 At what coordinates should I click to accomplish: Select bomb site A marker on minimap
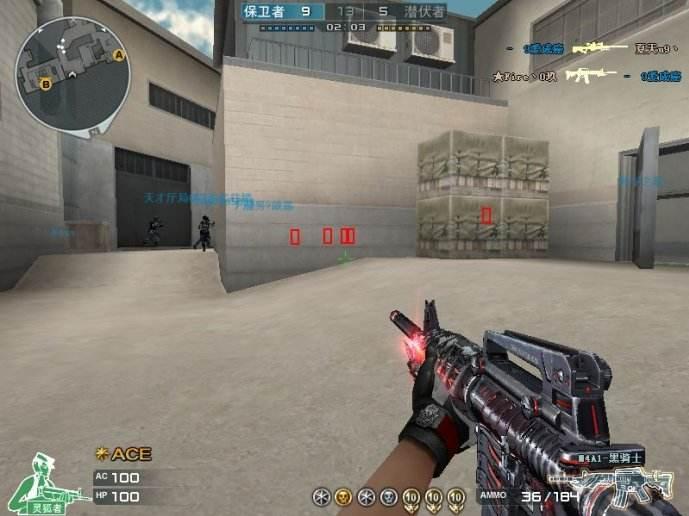(119, 55)
